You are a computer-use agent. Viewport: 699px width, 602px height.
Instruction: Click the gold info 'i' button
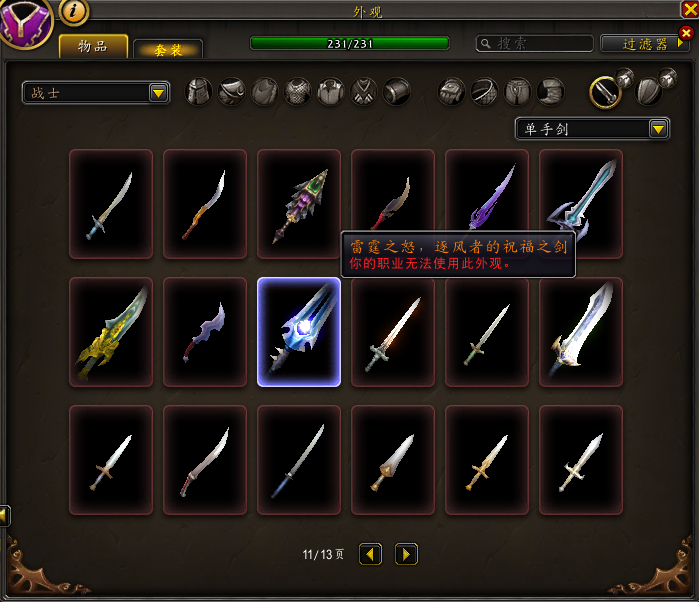[74, 12]
